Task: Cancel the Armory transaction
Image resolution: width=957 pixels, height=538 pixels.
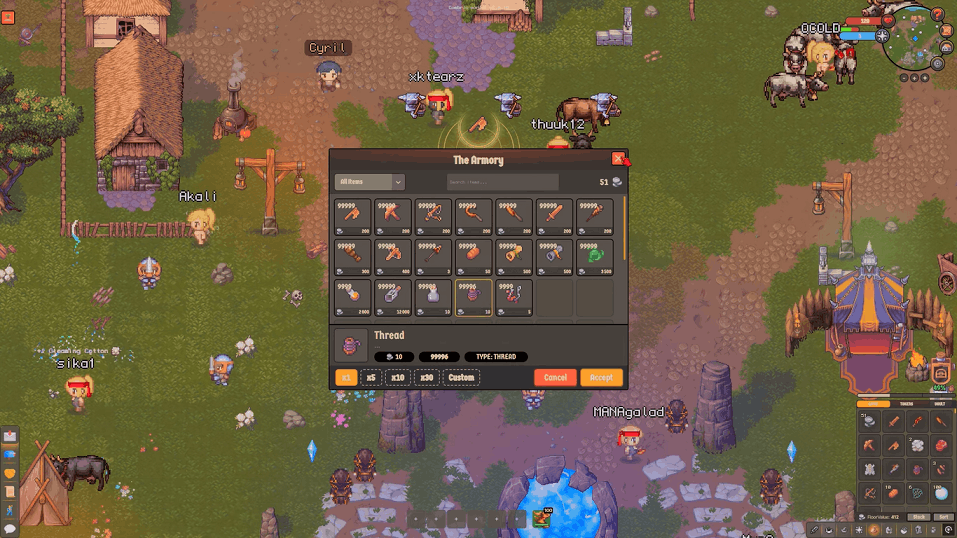Action: (555, 377)
